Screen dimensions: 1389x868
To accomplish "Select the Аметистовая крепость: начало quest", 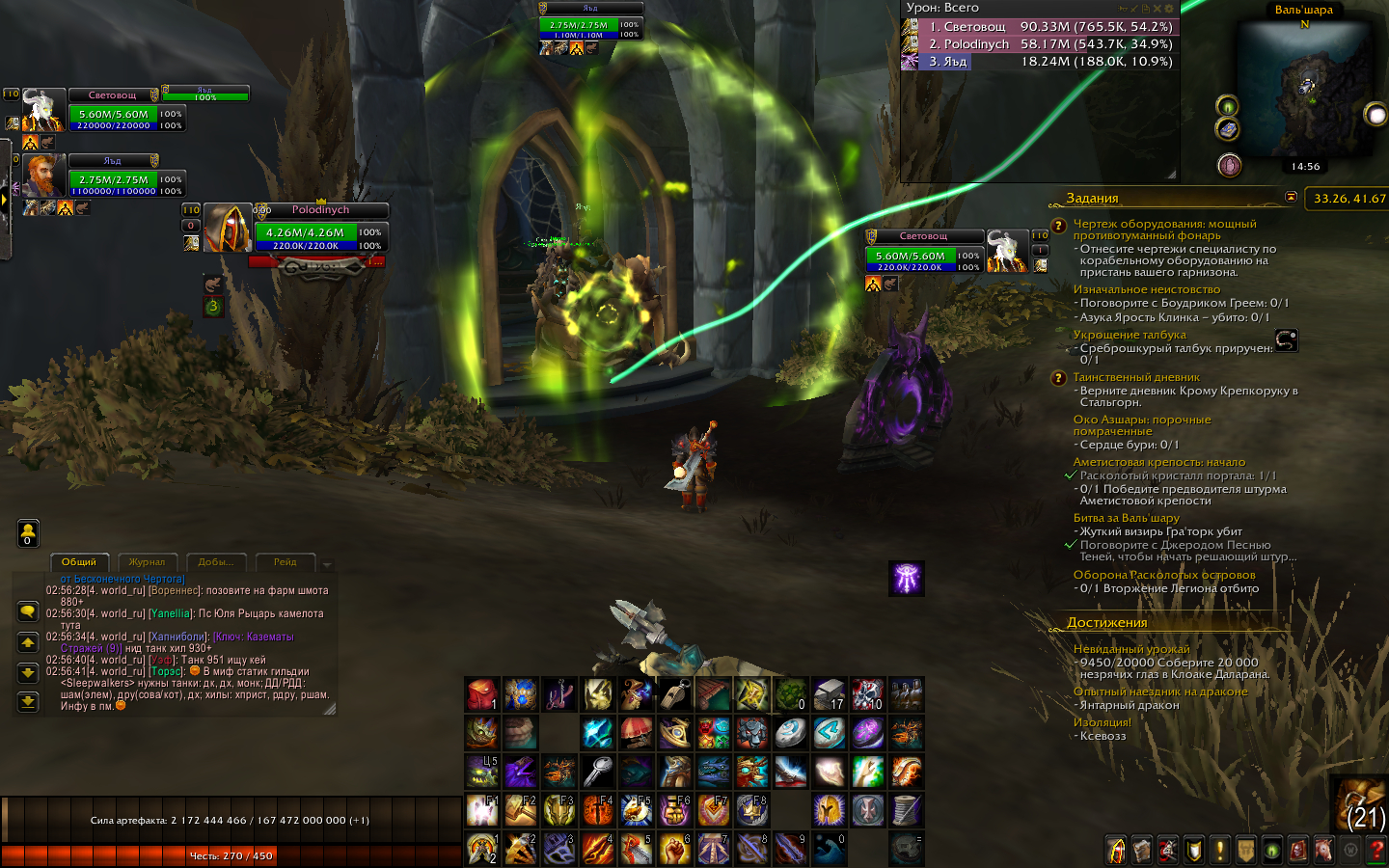I will pos(1158,462).
